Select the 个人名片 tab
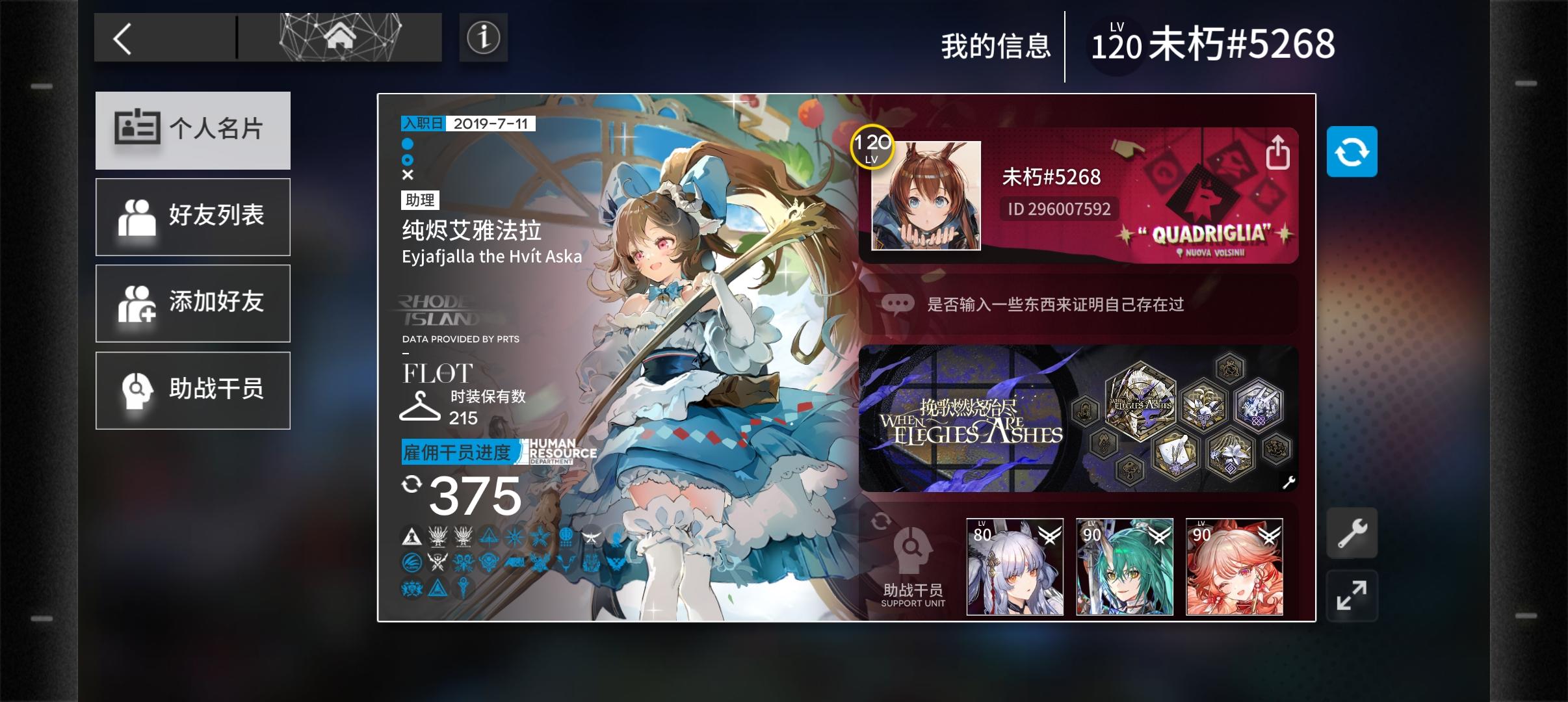This screenshot has height=702, width=1568. click(193, 130)
